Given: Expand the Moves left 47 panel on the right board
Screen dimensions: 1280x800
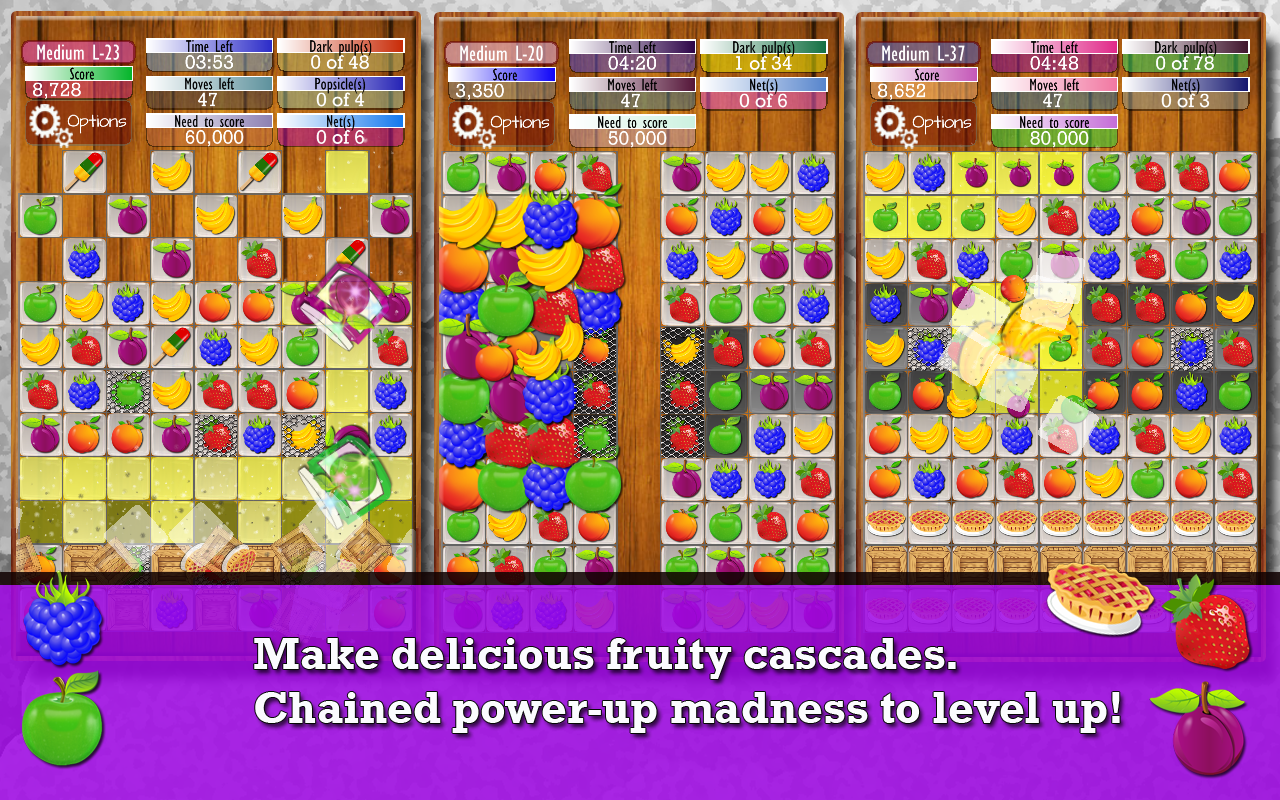Looking at the screenshot, I should [x=1055, y=94].
